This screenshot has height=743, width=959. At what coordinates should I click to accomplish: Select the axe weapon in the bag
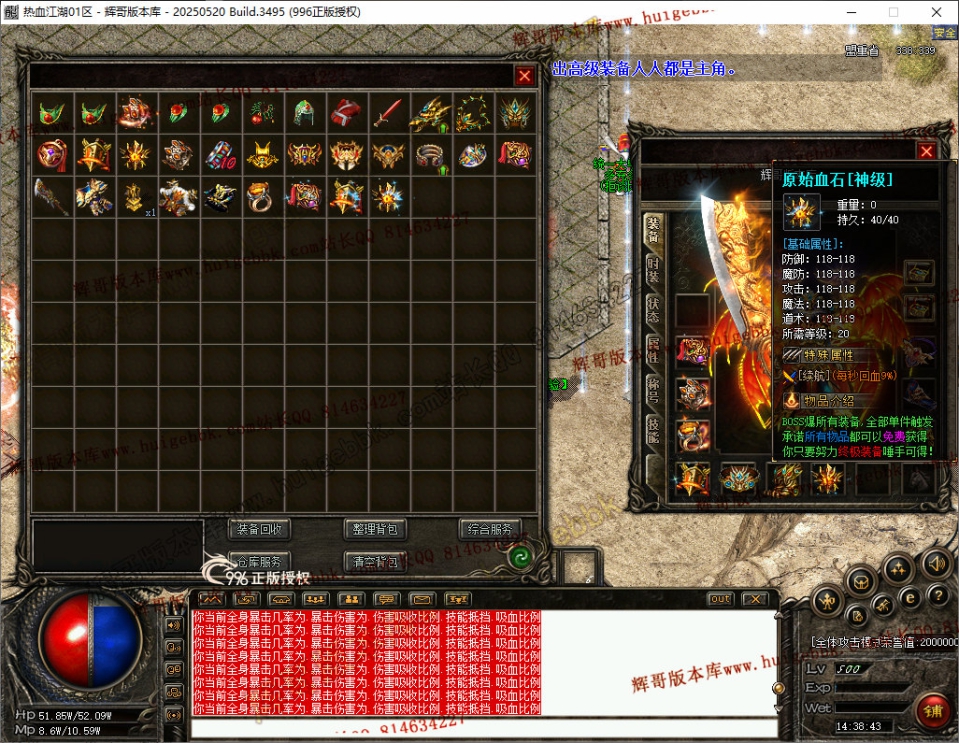click(50, 197)
